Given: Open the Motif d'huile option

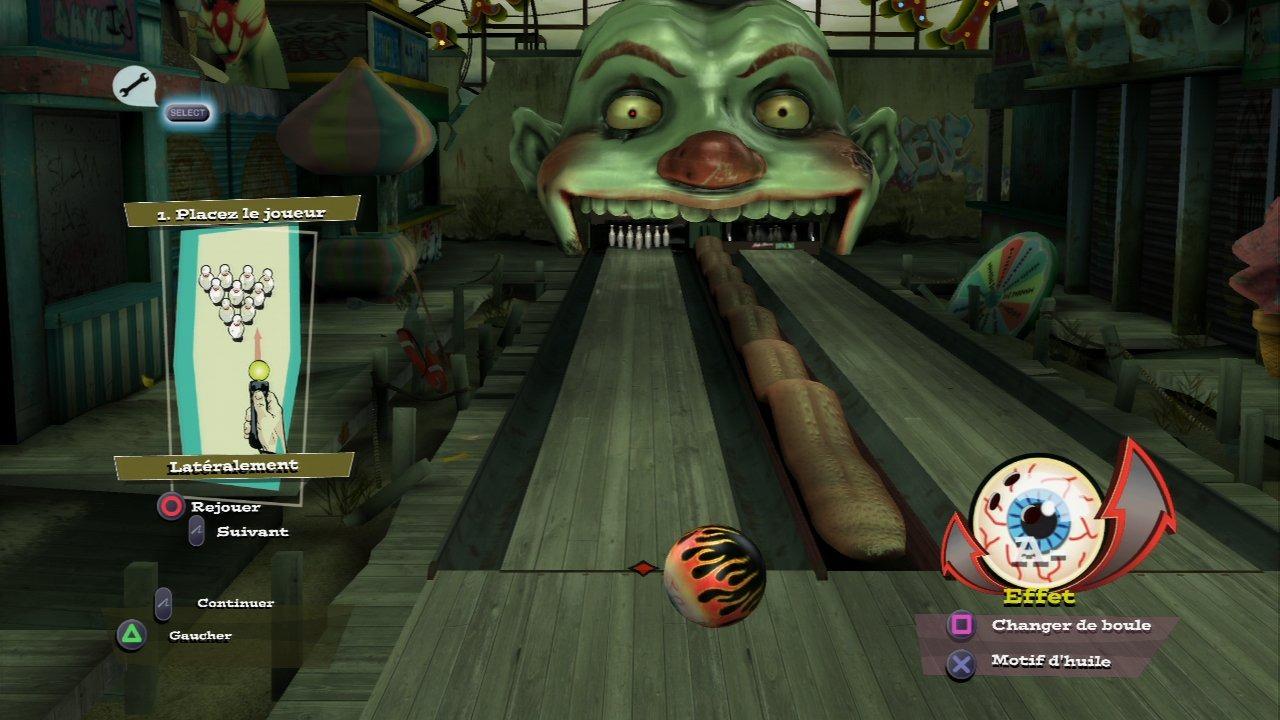Looking at the screenshot, I should click(x=1050, y=661).
